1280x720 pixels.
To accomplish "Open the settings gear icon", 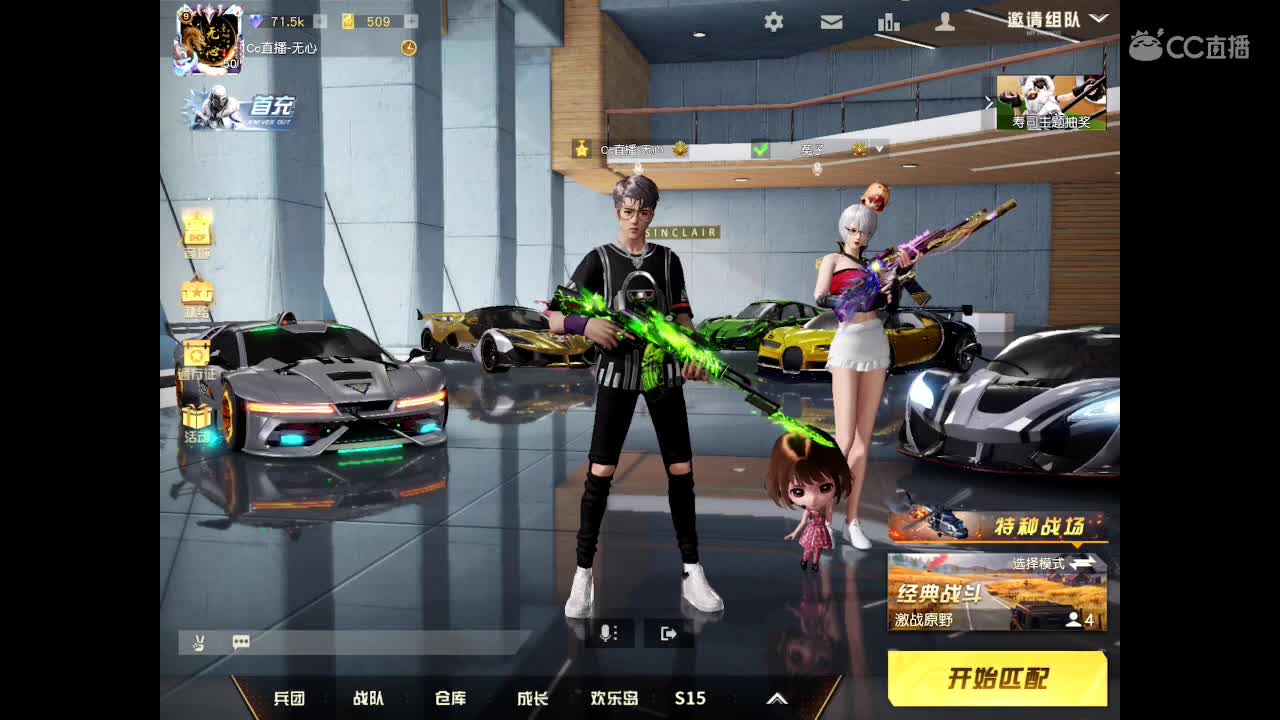I will (773, 21).
